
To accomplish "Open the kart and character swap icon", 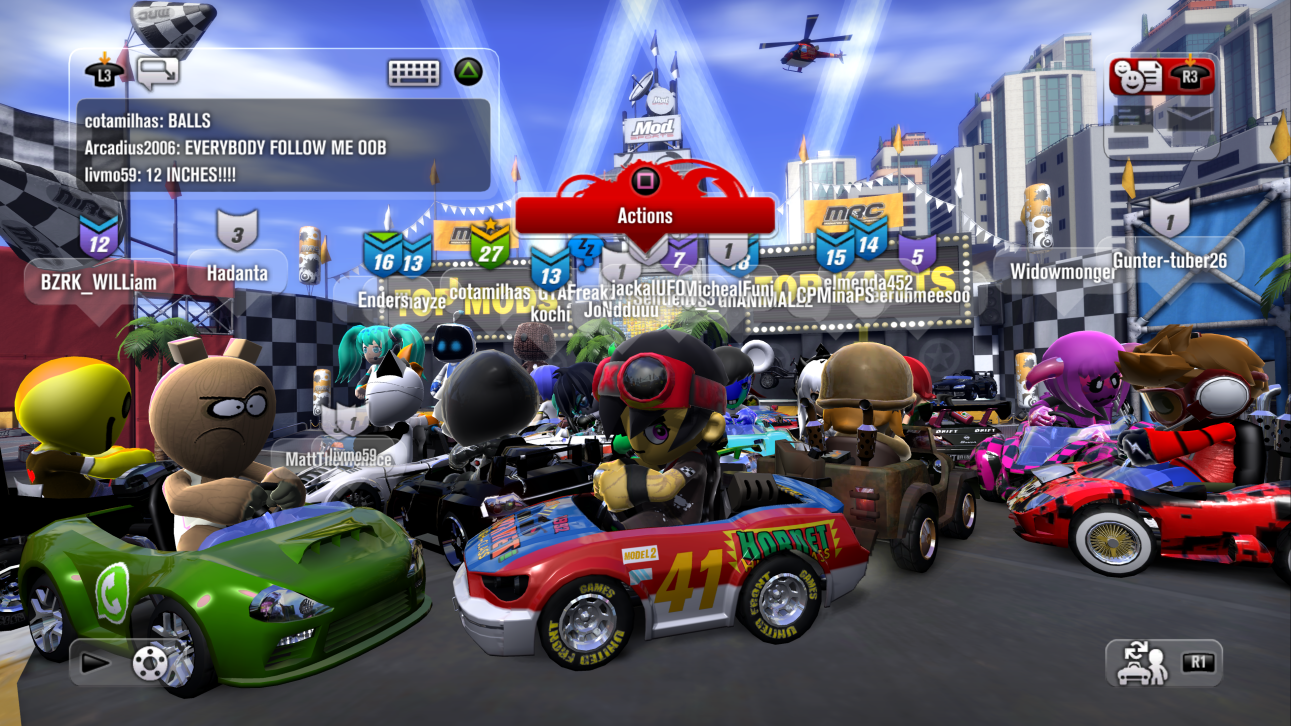I will coord(1143,661).
